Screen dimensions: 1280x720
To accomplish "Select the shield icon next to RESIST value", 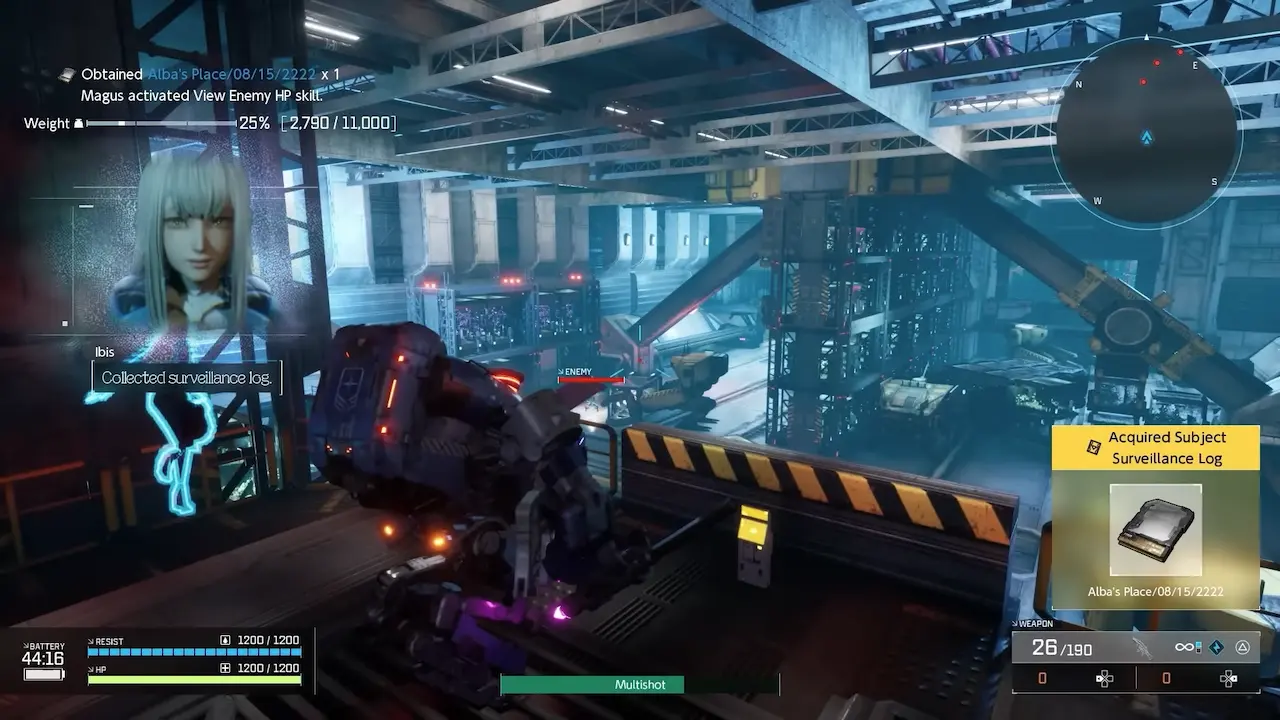I will click(225, 640).
